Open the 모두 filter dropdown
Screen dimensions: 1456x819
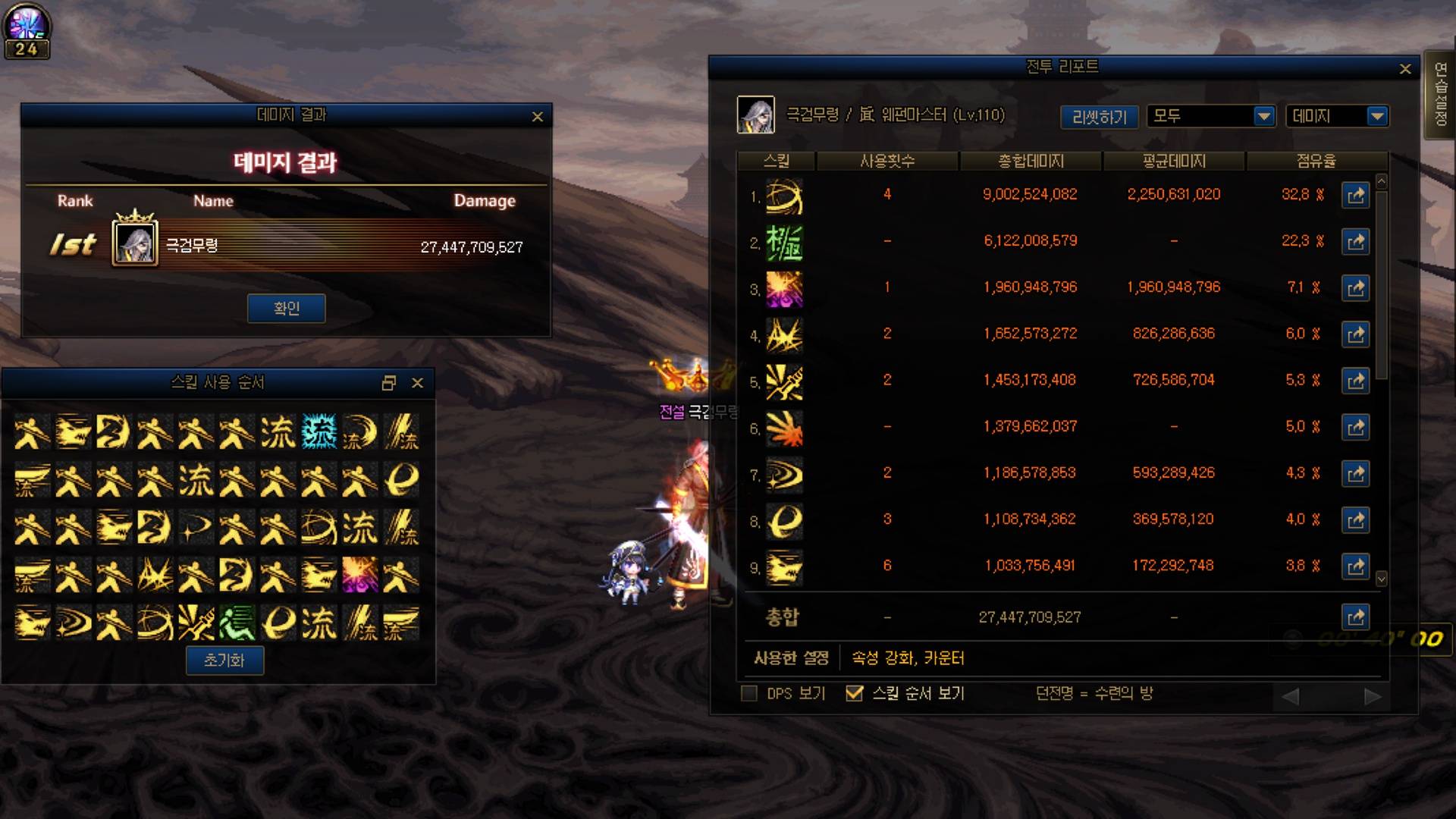[1263, 116]
